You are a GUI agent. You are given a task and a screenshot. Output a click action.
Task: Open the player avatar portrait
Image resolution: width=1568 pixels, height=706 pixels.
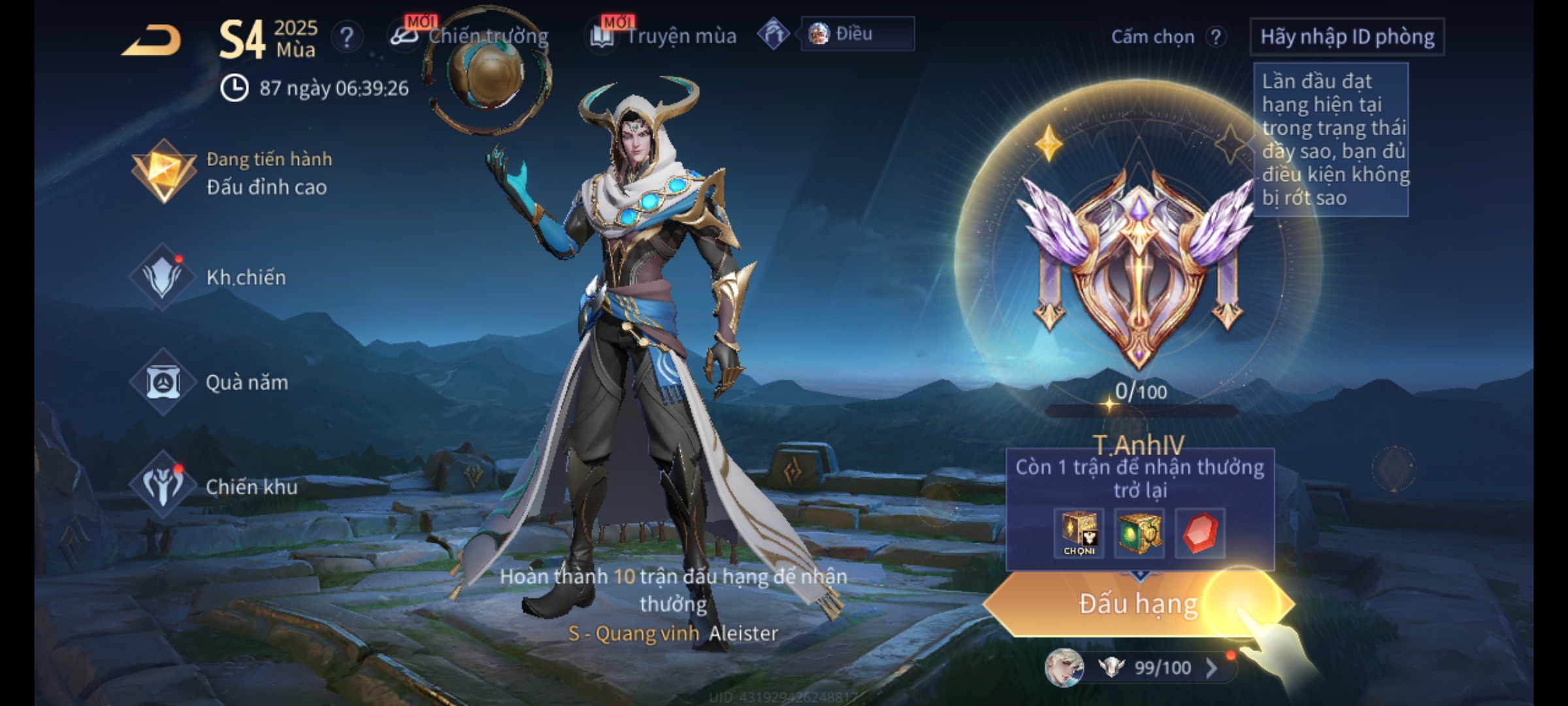click(1064, 667)
